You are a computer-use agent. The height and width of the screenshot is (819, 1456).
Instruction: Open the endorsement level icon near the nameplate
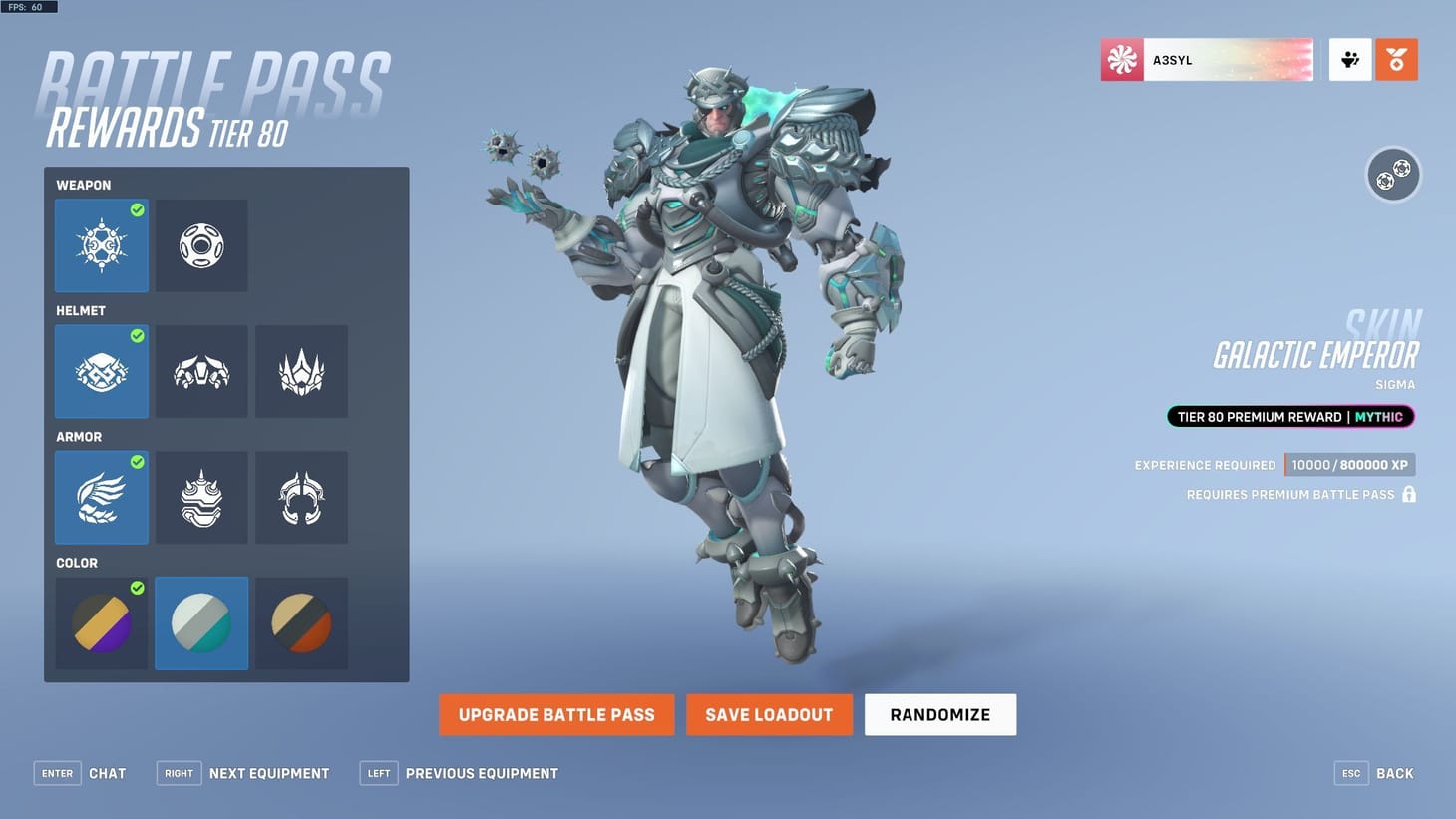pyautogui.click(x=1349, y=59)
